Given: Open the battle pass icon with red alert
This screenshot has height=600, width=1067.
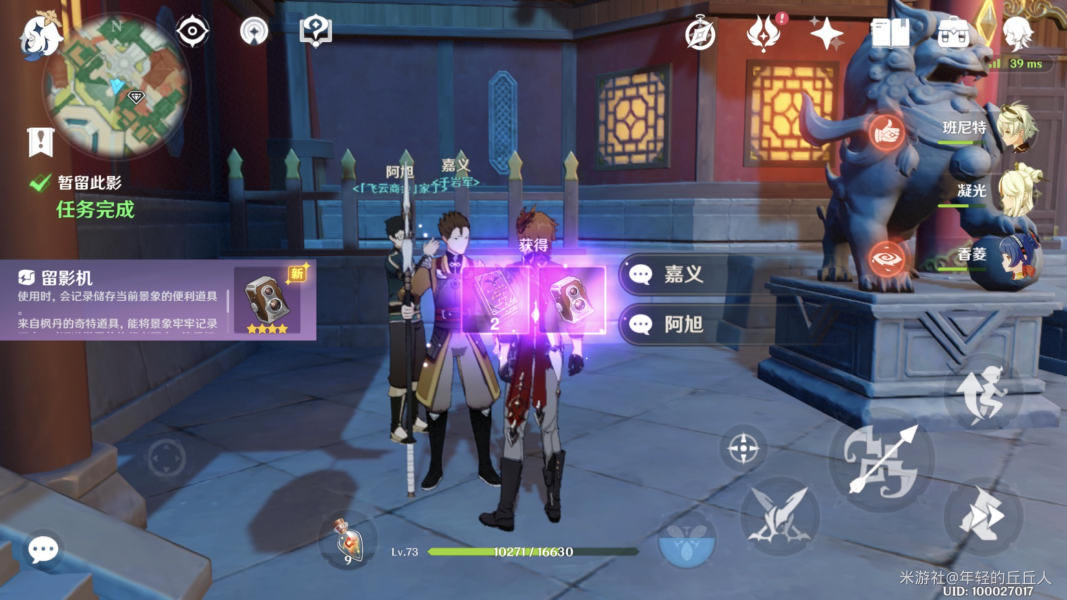Looking at the screenshot, I should pos(764,34).
